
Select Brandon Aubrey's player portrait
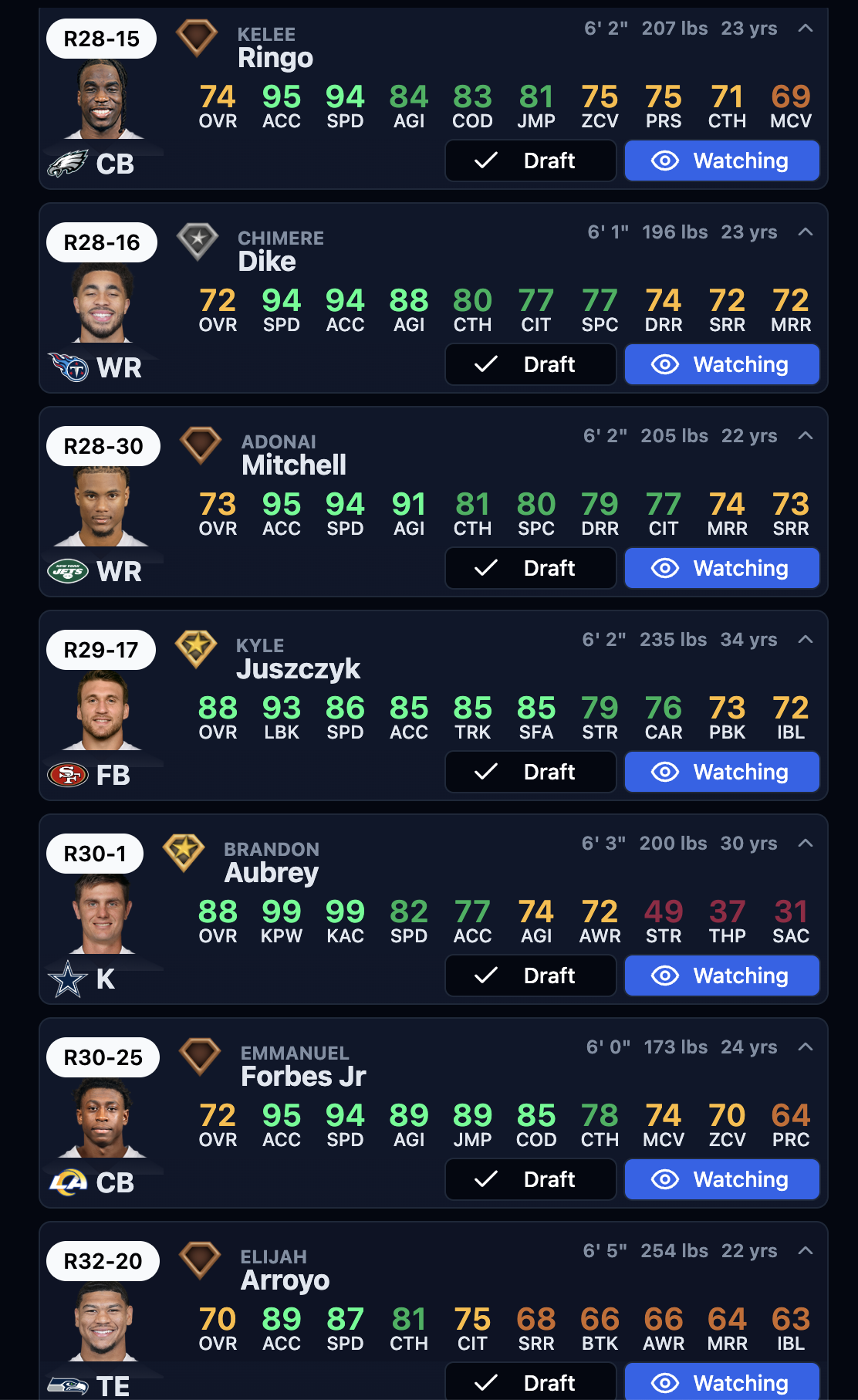[x=102, y=915]
